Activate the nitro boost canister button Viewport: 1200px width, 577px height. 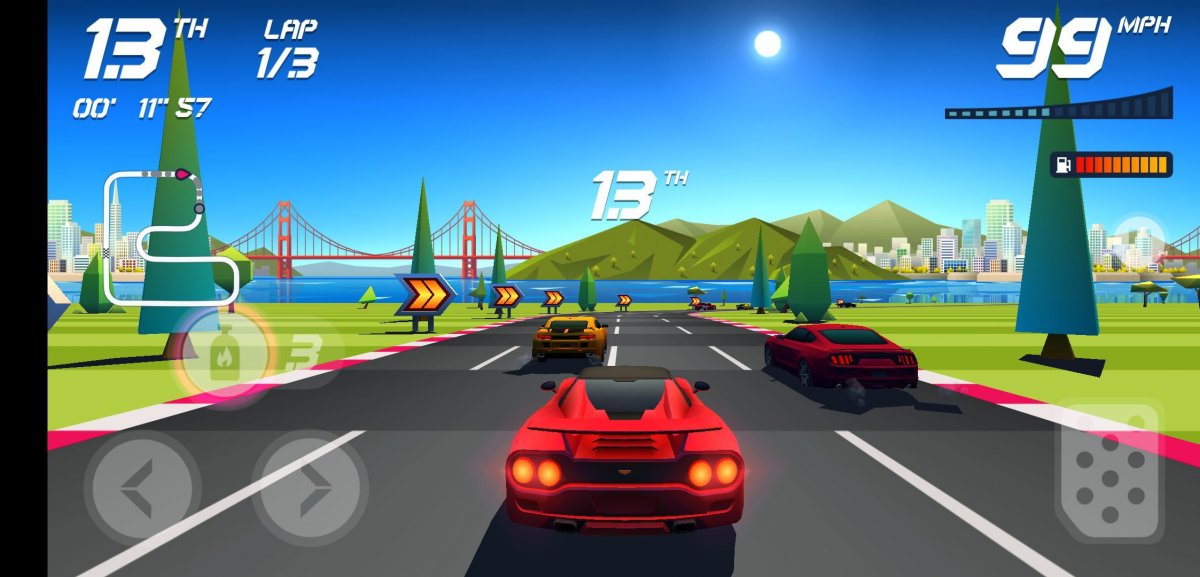point(225,353)
